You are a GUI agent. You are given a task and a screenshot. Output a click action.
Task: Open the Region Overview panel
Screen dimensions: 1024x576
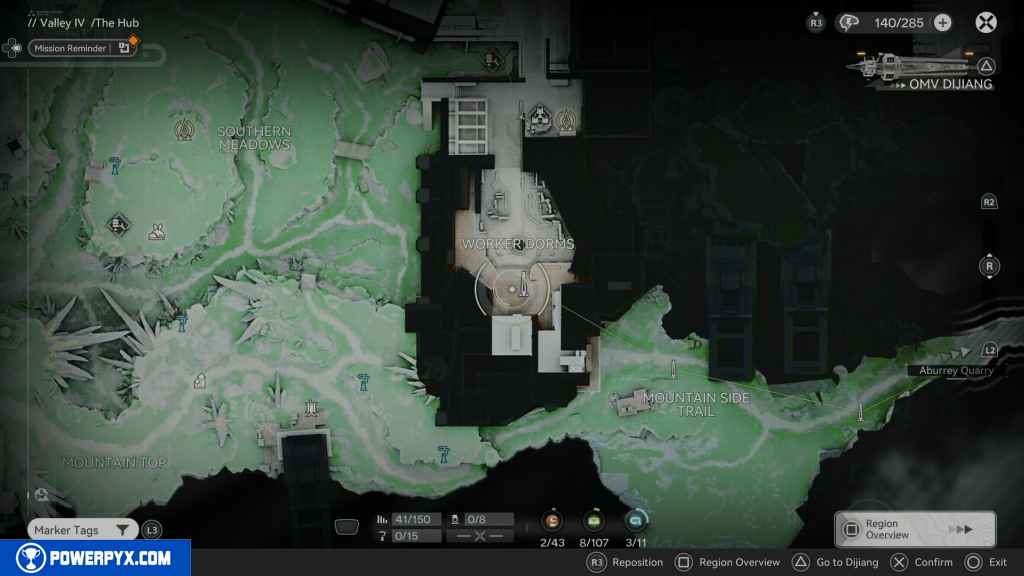click(x=915, y=529)
